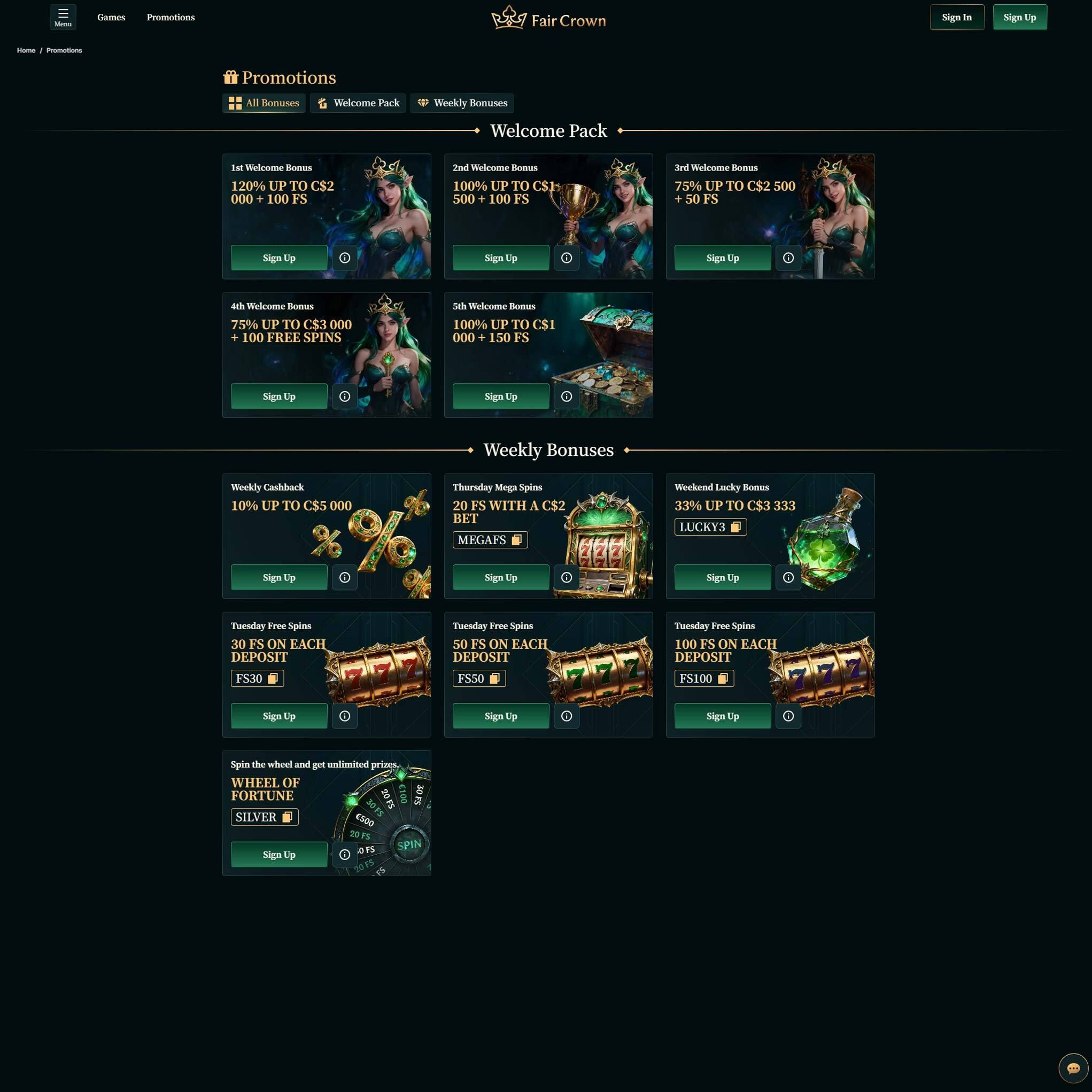Copy the FS30 promo code
This screenshot has width=1092, height=1092.
point(273,678)
